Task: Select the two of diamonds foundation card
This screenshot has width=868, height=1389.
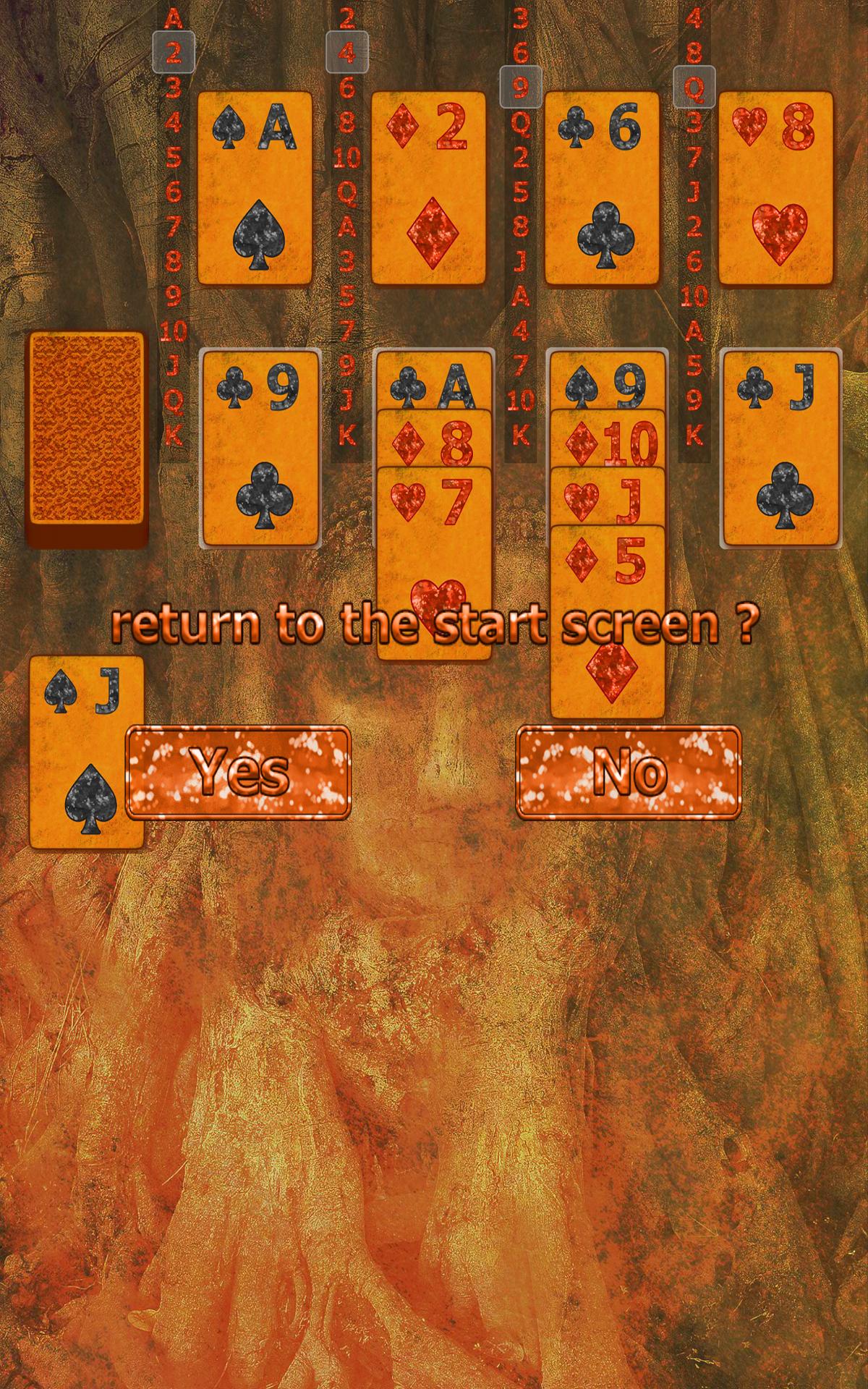Action: coord(428,187)
